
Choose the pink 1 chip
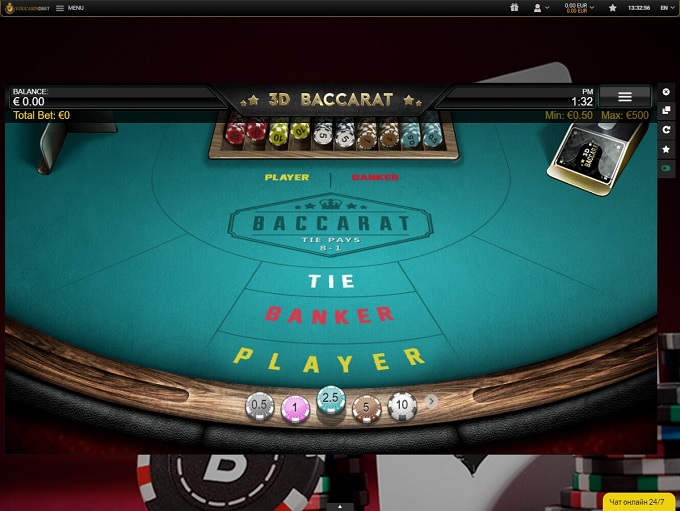(295, 407)
